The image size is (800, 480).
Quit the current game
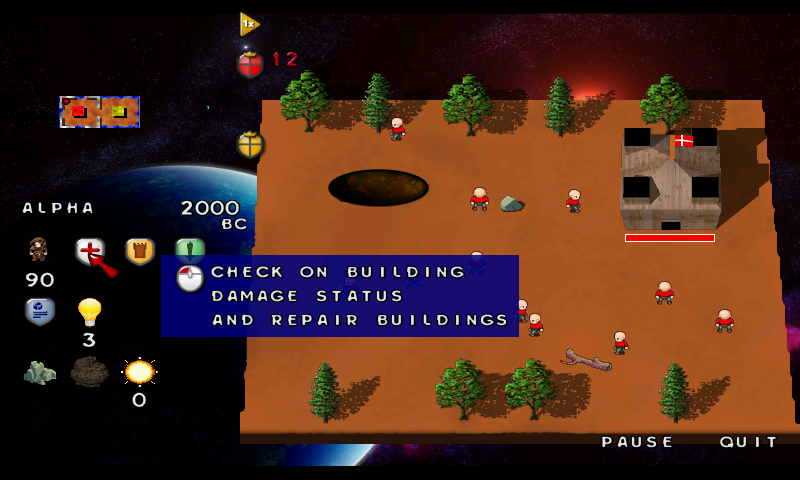pyautogui.click(x=749, y=442)
